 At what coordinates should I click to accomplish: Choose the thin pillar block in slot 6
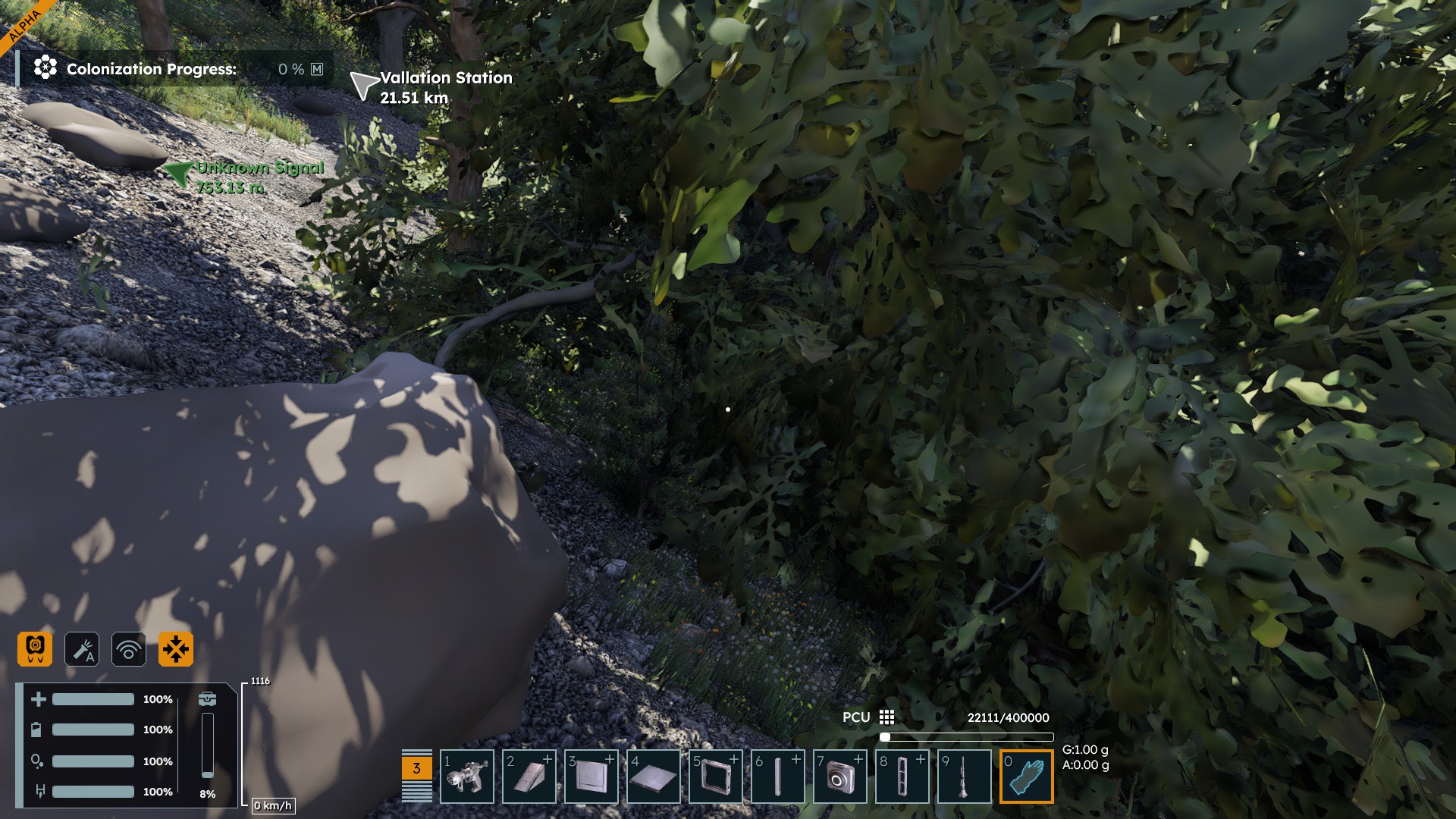point(778,777)
